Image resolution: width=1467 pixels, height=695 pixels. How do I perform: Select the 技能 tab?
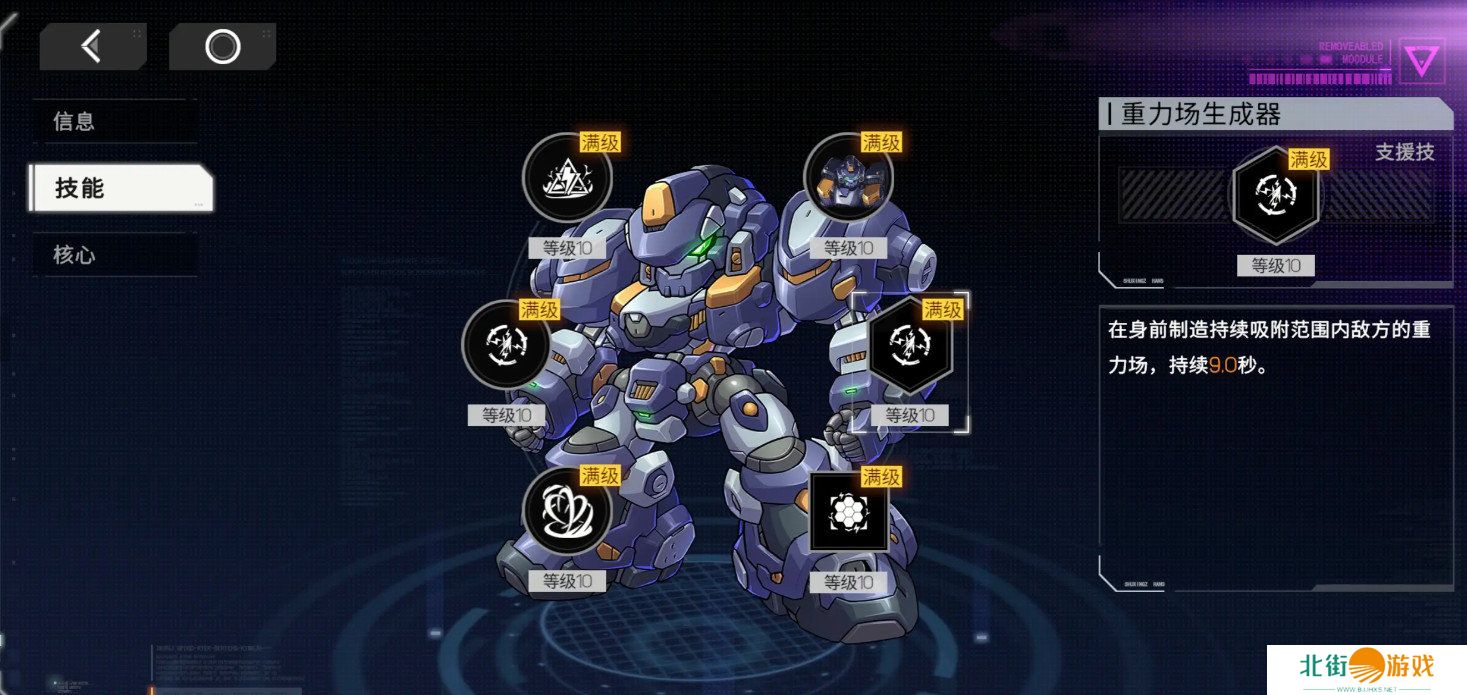tap(120, 188)
